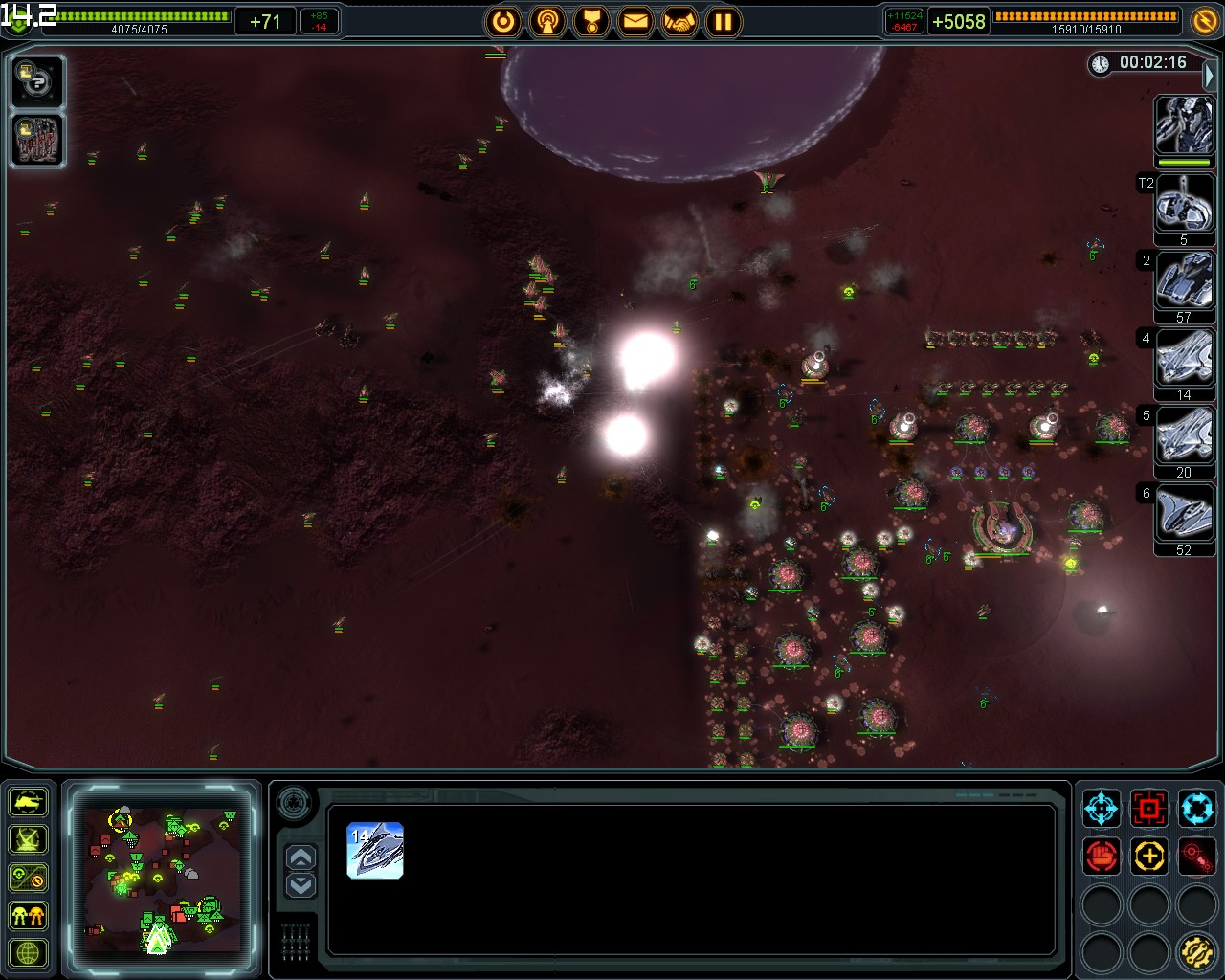Select the Patrol order icon

click(1197, 809)
